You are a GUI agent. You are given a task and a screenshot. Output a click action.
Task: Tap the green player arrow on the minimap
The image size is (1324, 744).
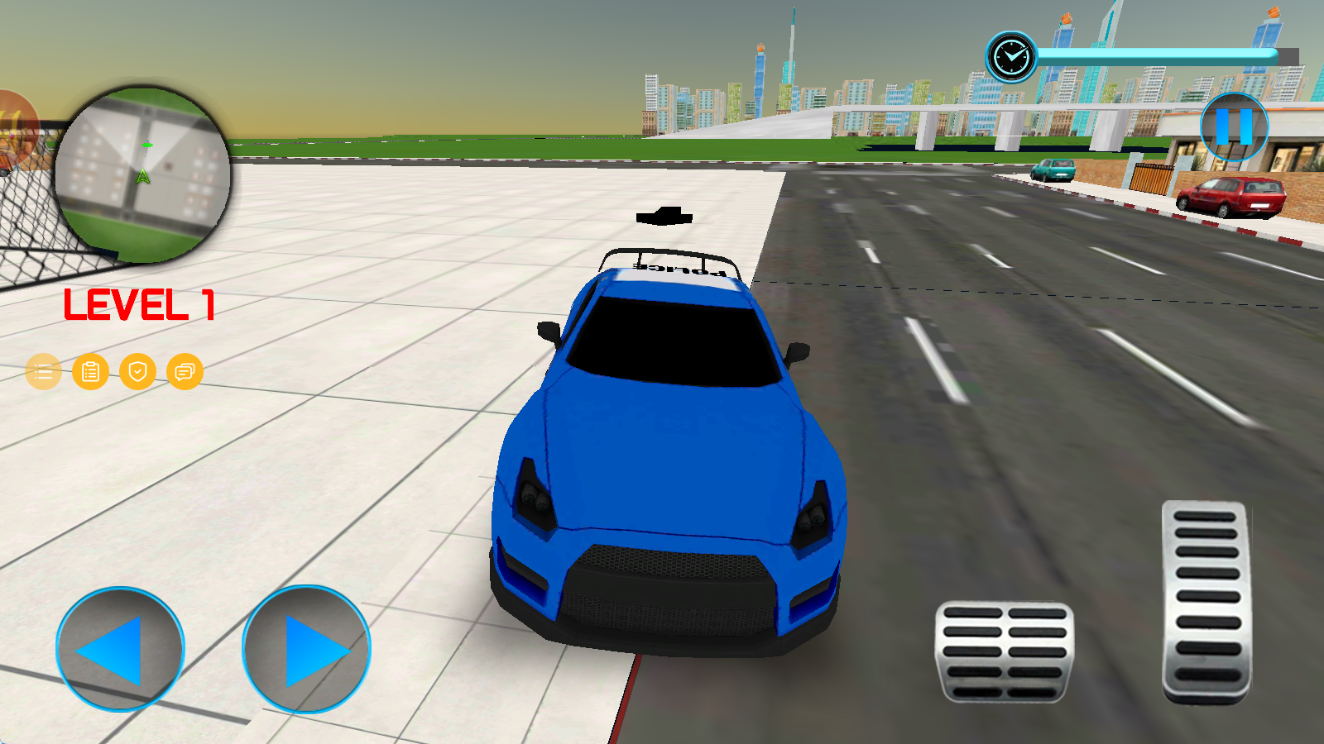pyautogui.click(x=146, y=176)
